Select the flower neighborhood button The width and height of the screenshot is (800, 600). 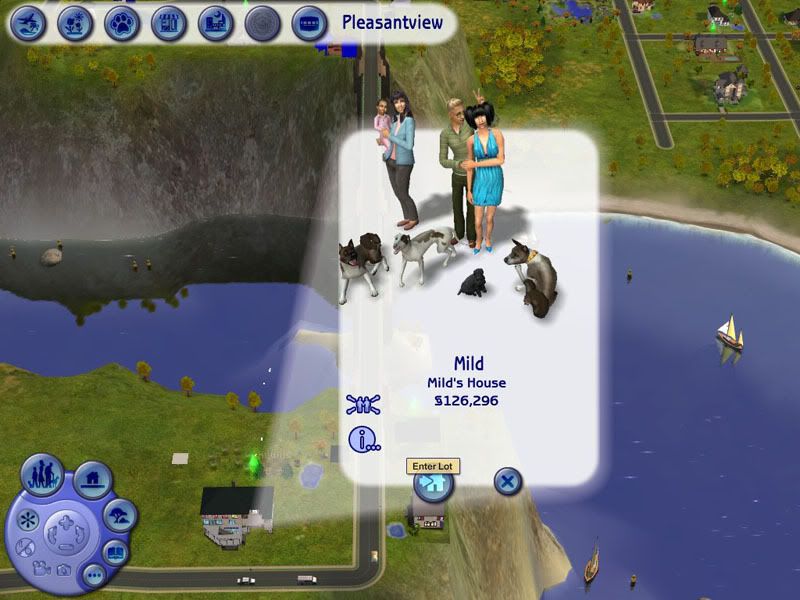[x=75, y=22]
